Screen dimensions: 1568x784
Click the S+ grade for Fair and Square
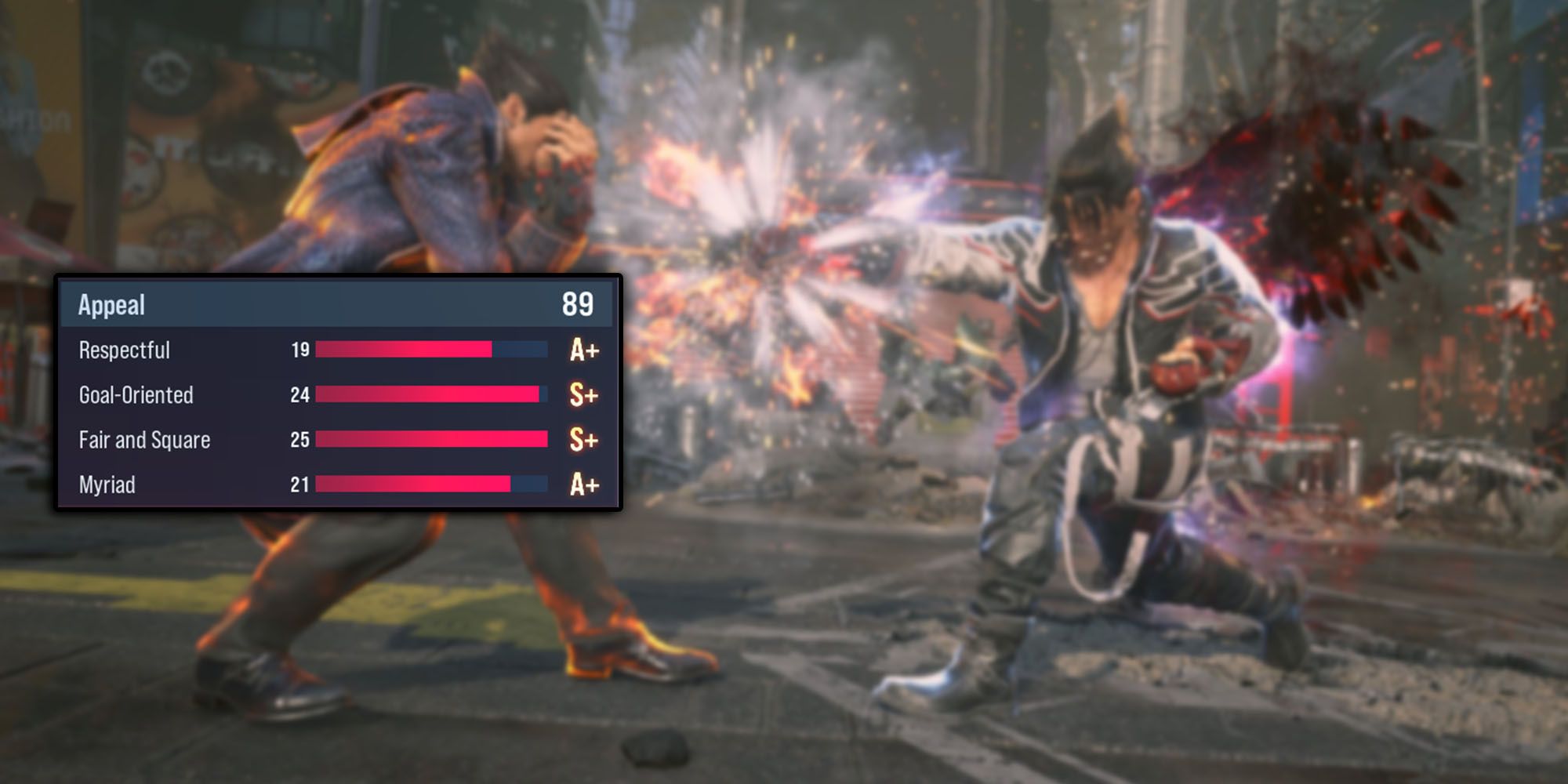(x=582, y=440)
